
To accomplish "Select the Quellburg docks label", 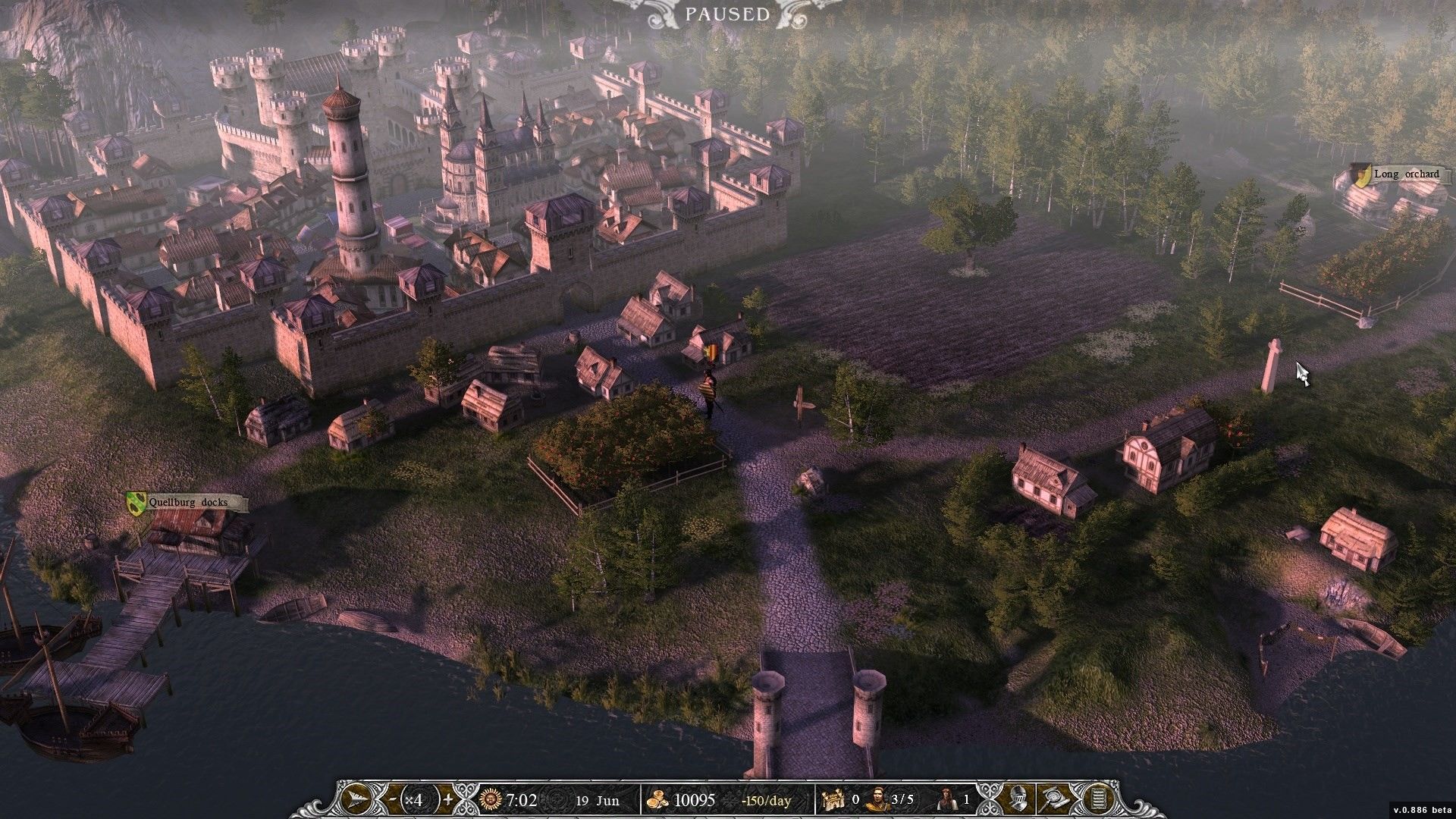I will 187,502.
